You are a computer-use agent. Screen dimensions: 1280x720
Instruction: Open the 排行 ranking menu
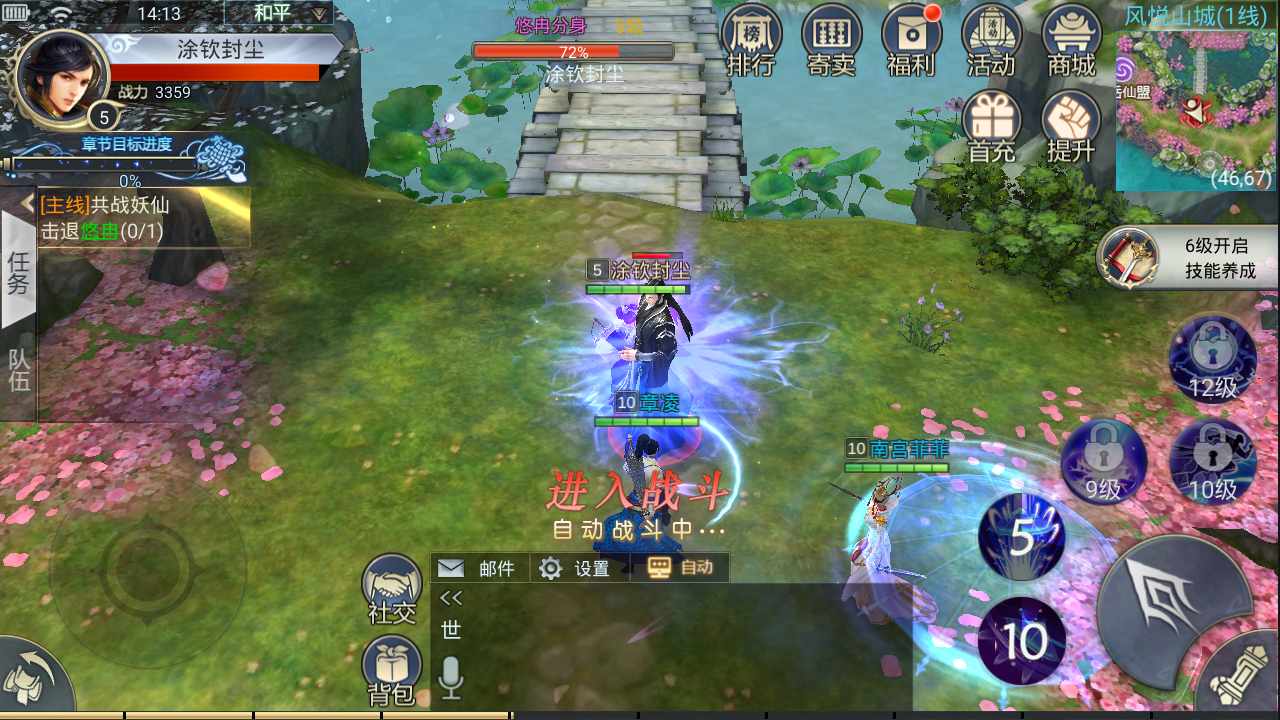(750, 40)
